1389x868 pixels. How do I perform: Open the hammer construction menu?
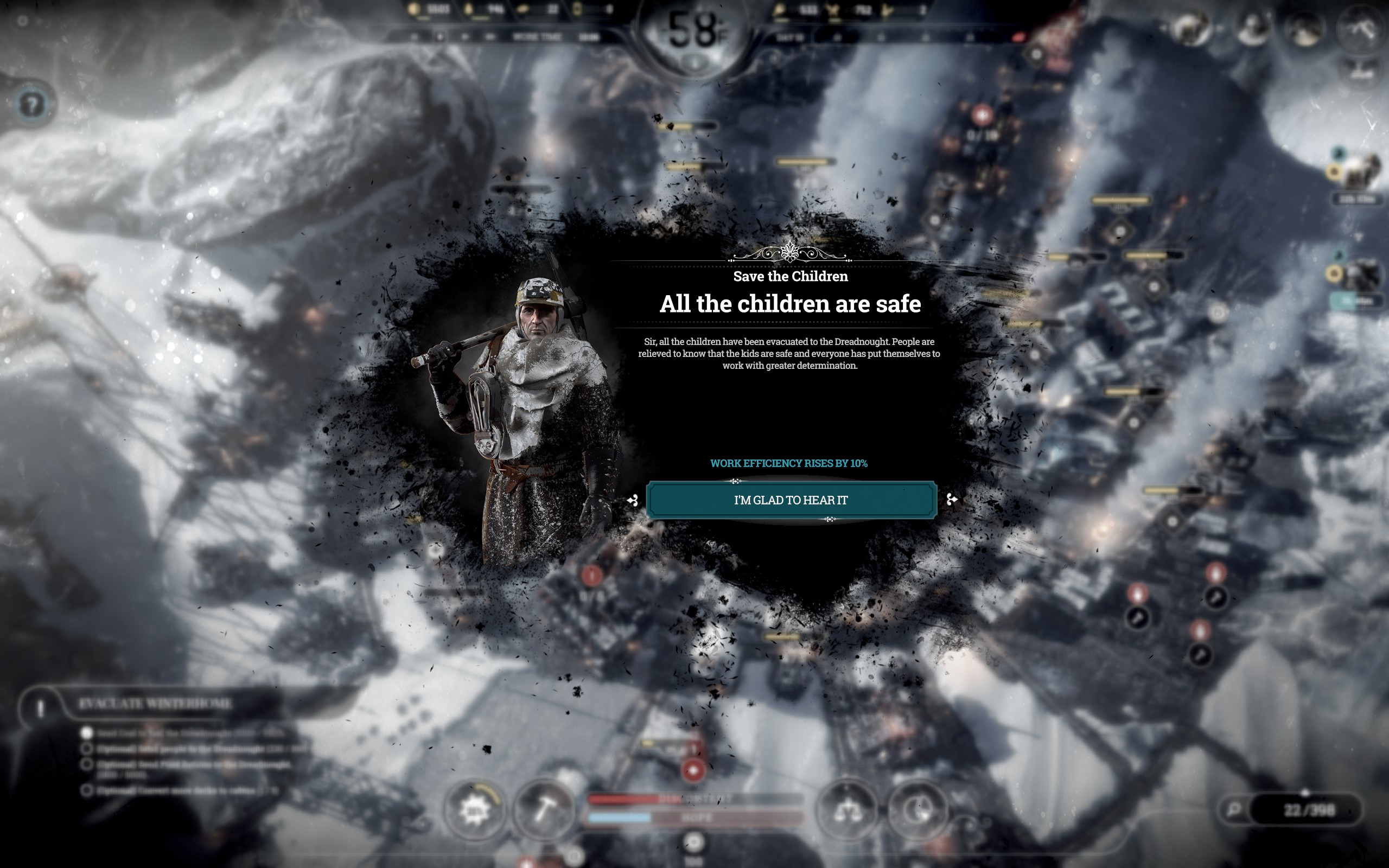544,809
